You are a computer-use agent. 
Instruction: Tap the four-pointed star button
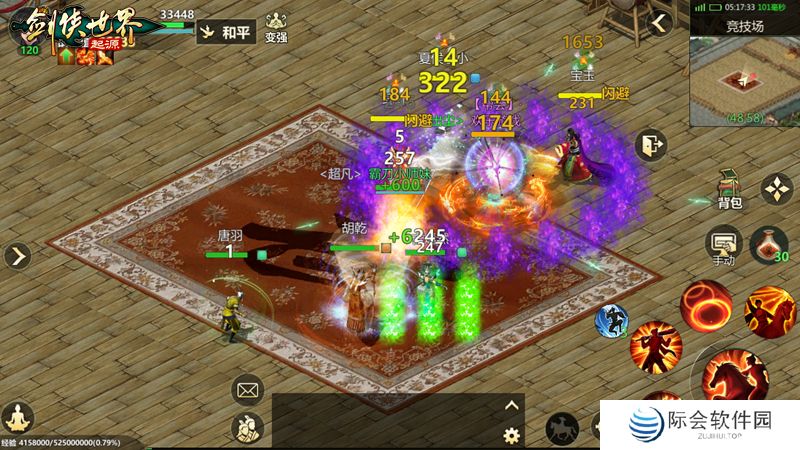click(777, 189)
